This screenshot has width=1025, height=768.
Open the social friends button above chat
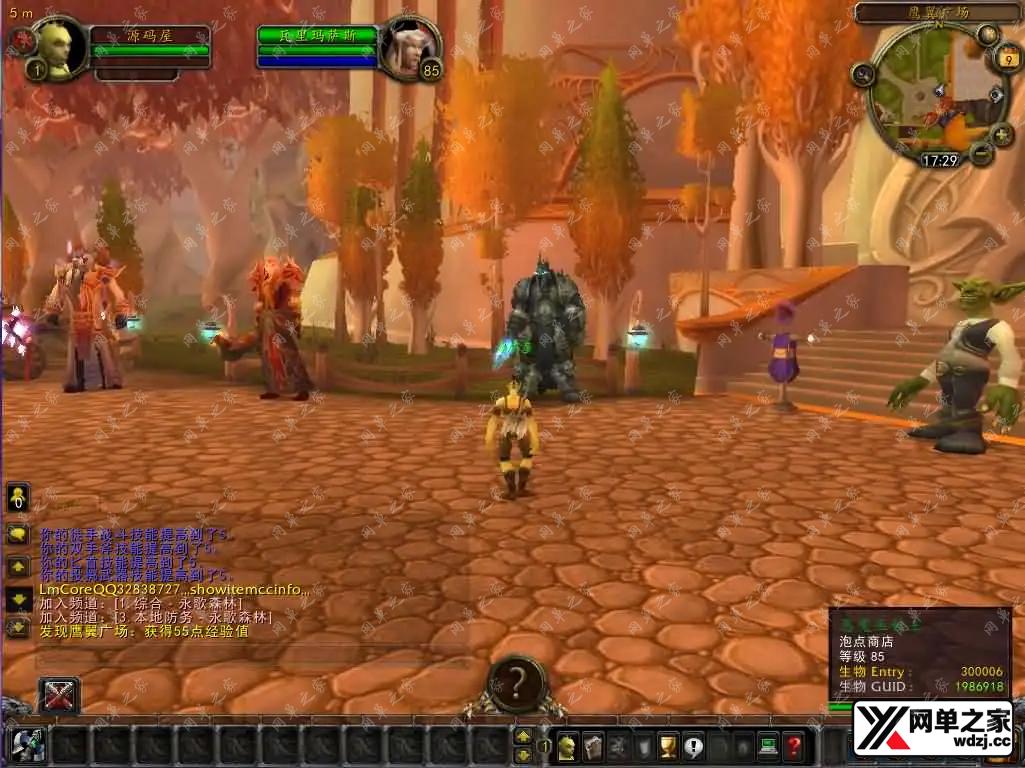pos(18,497)
